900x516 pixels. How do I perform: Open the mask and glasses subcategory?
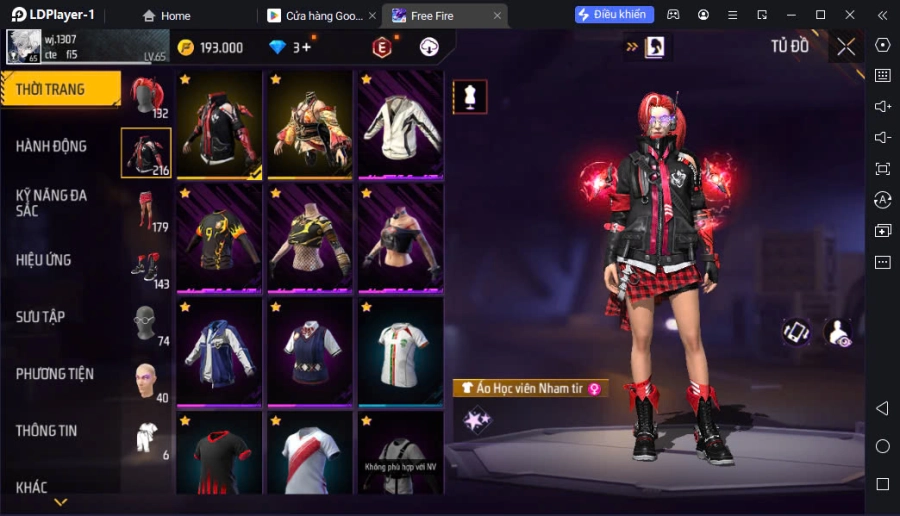click(x=146, y=324)
